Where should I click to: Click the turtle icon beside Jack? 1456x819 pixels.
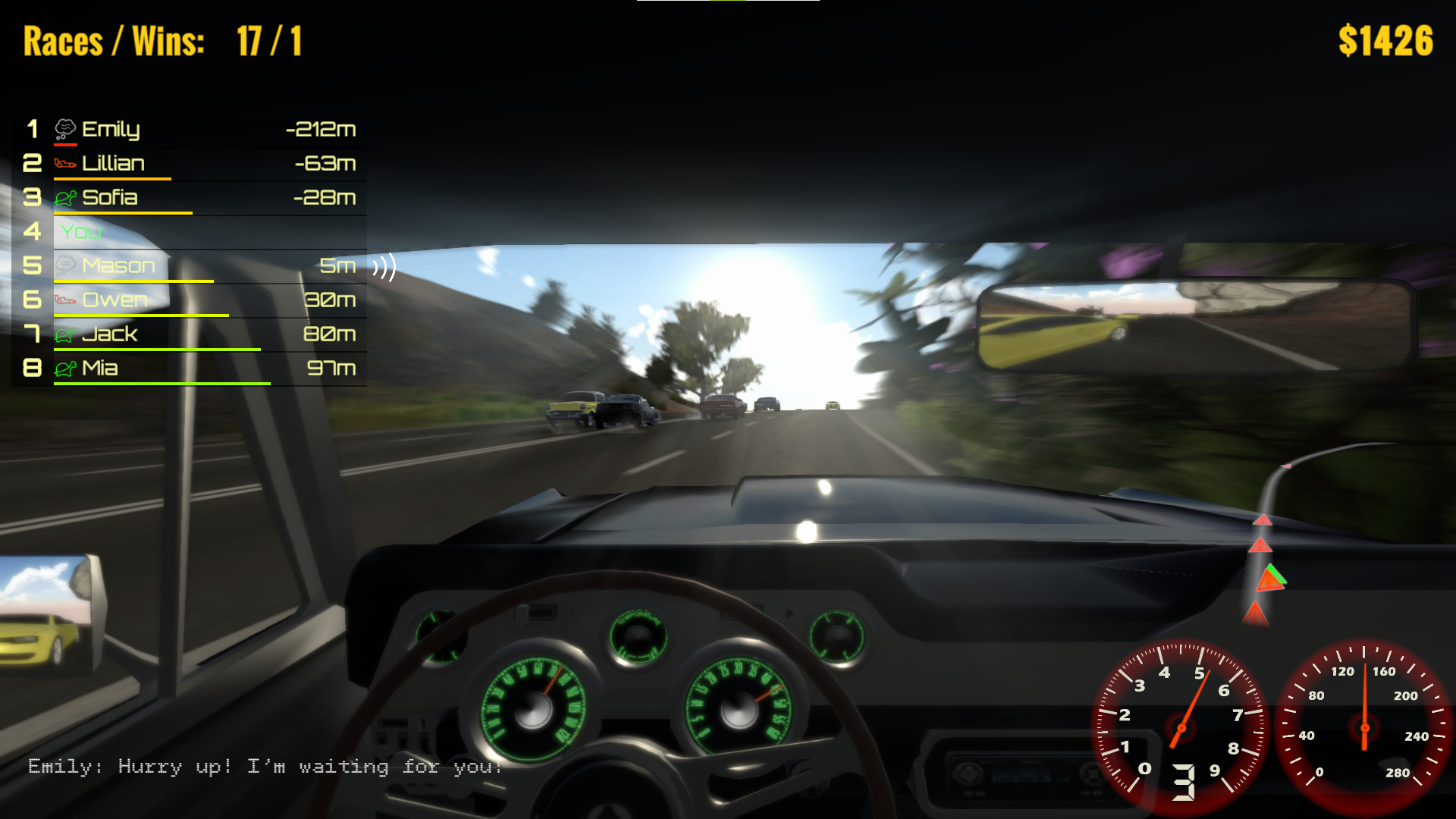[67, 334]
